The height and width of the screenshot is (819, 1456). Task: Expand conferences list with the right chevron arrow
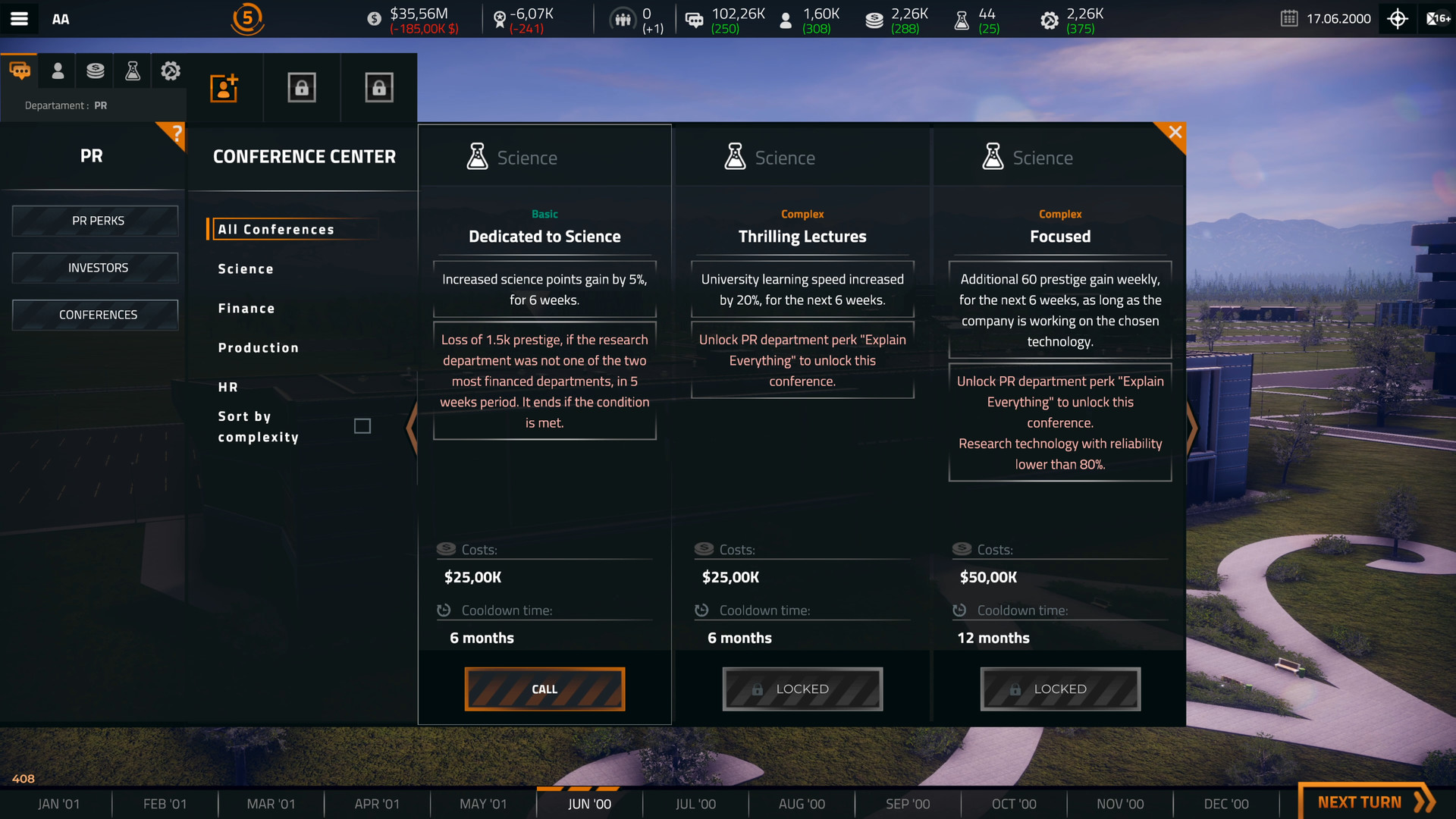1192,428
